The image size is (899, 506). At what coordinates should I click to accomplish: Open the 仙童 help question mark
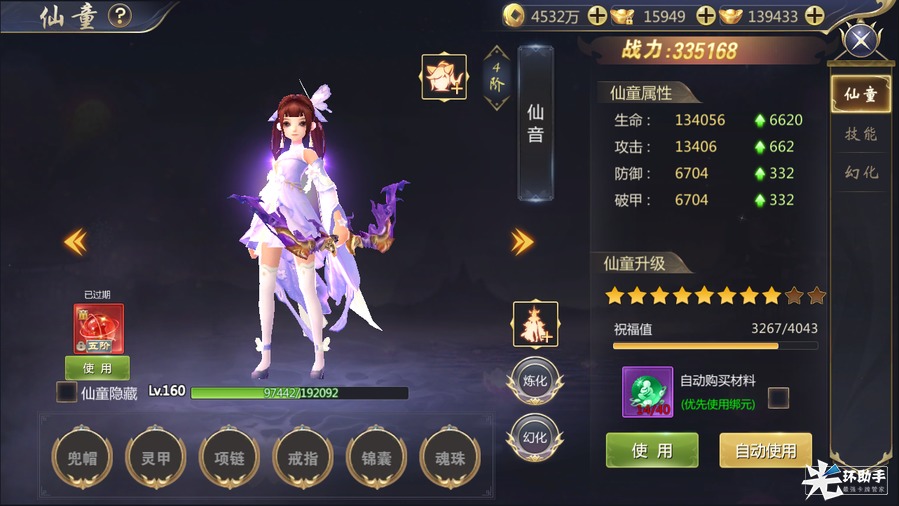tap(120, 16)
